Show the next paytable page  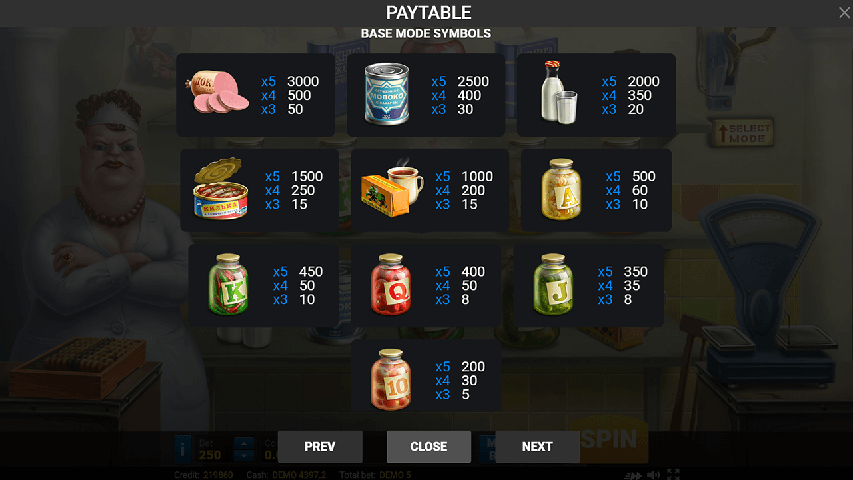537,446
